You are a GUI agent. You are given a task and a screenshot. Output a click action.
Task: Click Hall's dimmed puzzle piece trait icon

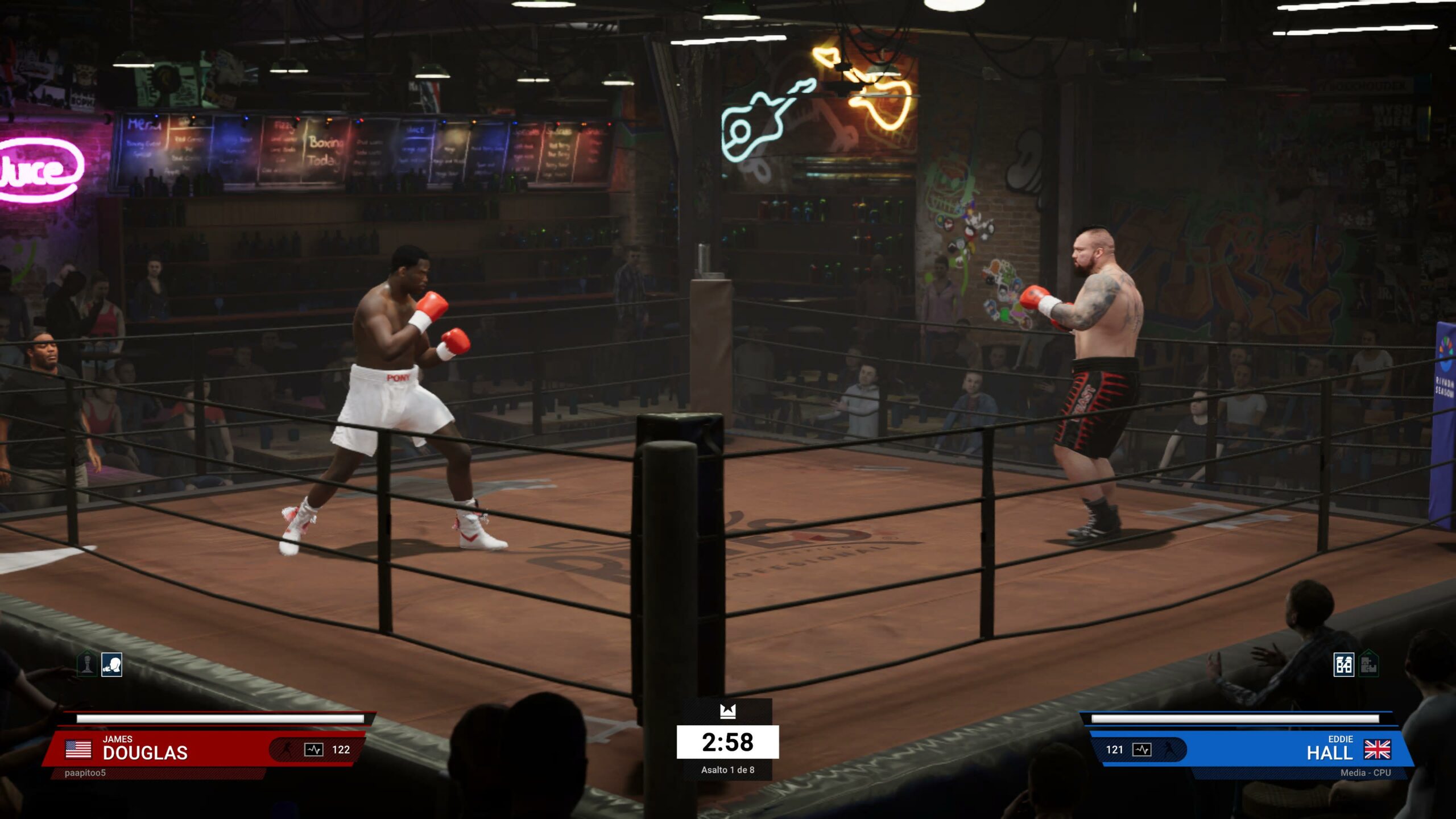[1369, 664]
